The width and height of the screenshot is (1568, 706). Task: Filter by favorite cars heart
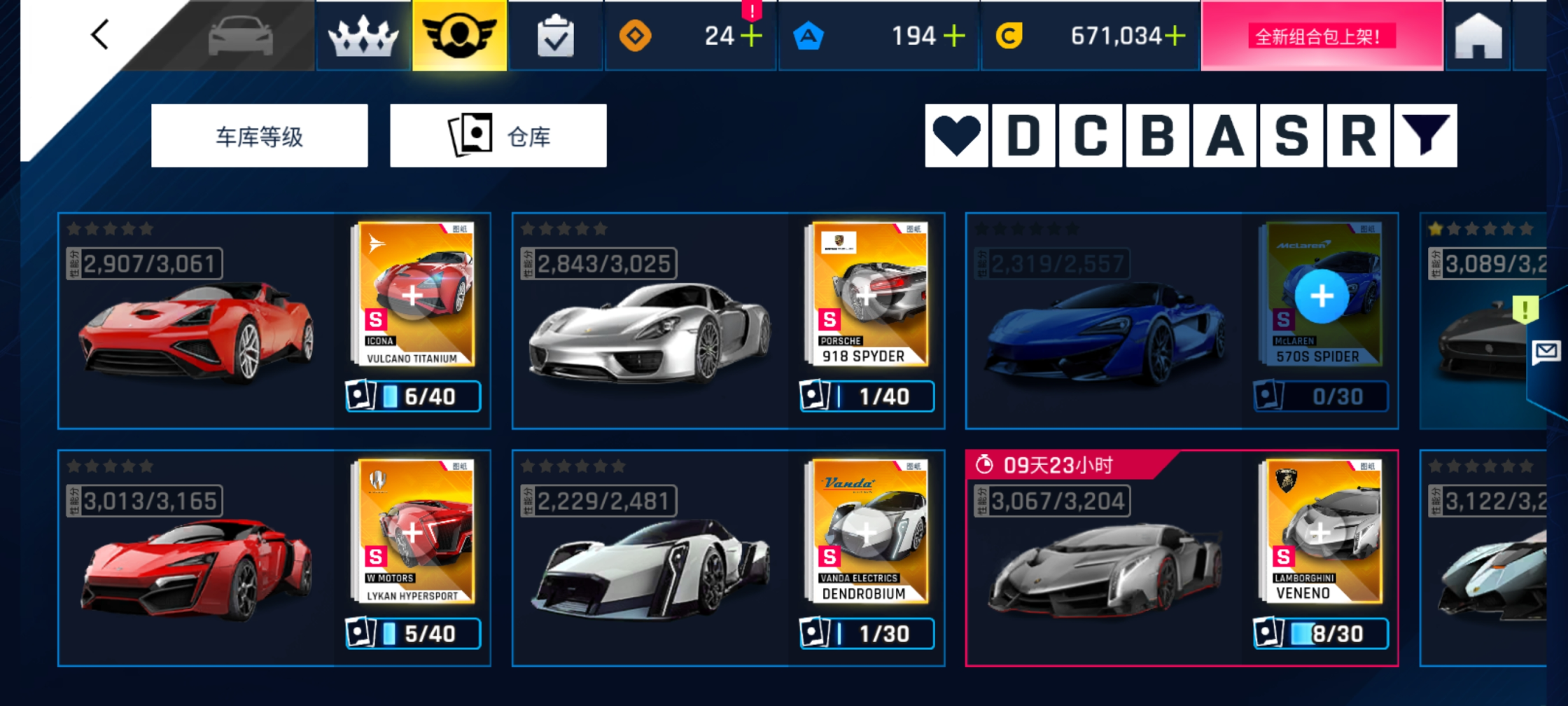pos(956,136)
